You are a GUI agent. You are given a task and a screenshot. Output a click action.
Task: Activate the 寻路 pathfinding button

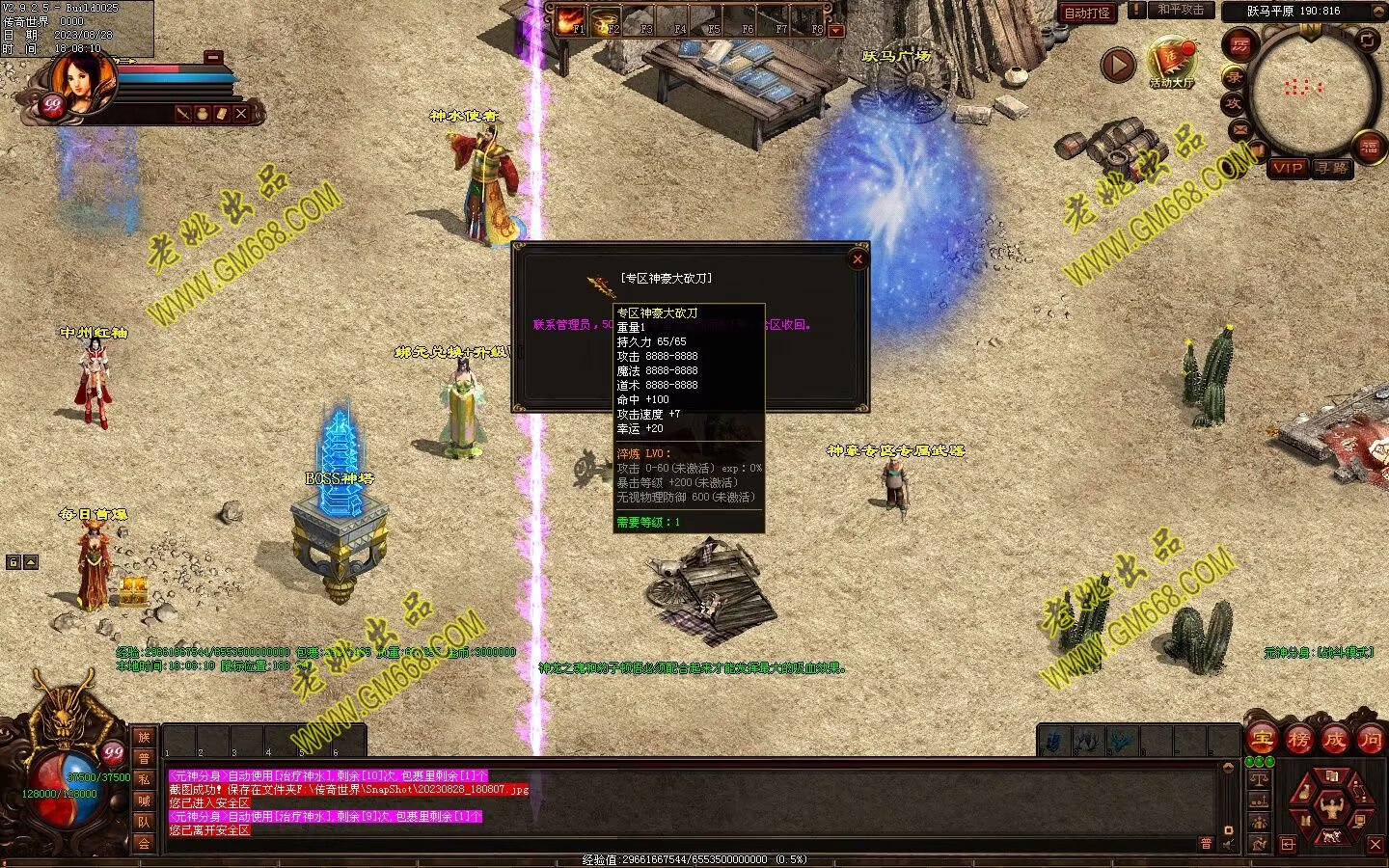point(1332,168)
